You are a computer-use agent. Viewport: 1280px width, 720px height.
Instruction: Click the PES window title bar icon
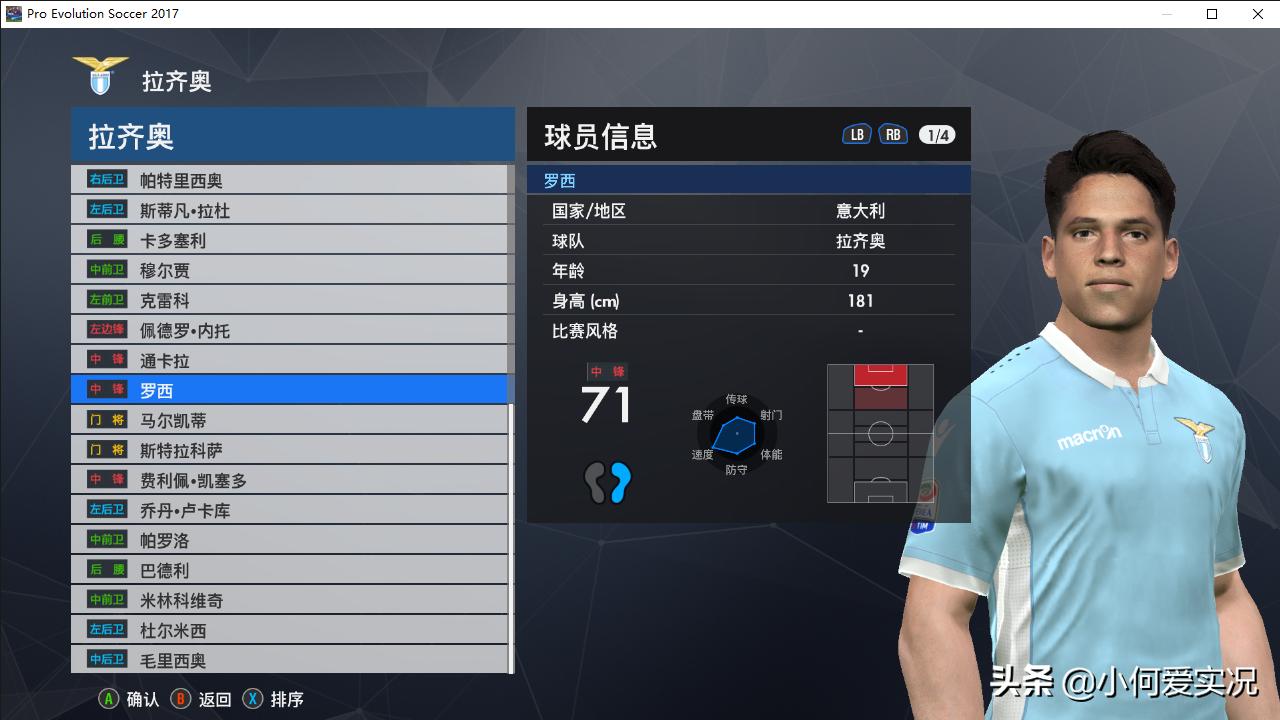click(14, 13)
